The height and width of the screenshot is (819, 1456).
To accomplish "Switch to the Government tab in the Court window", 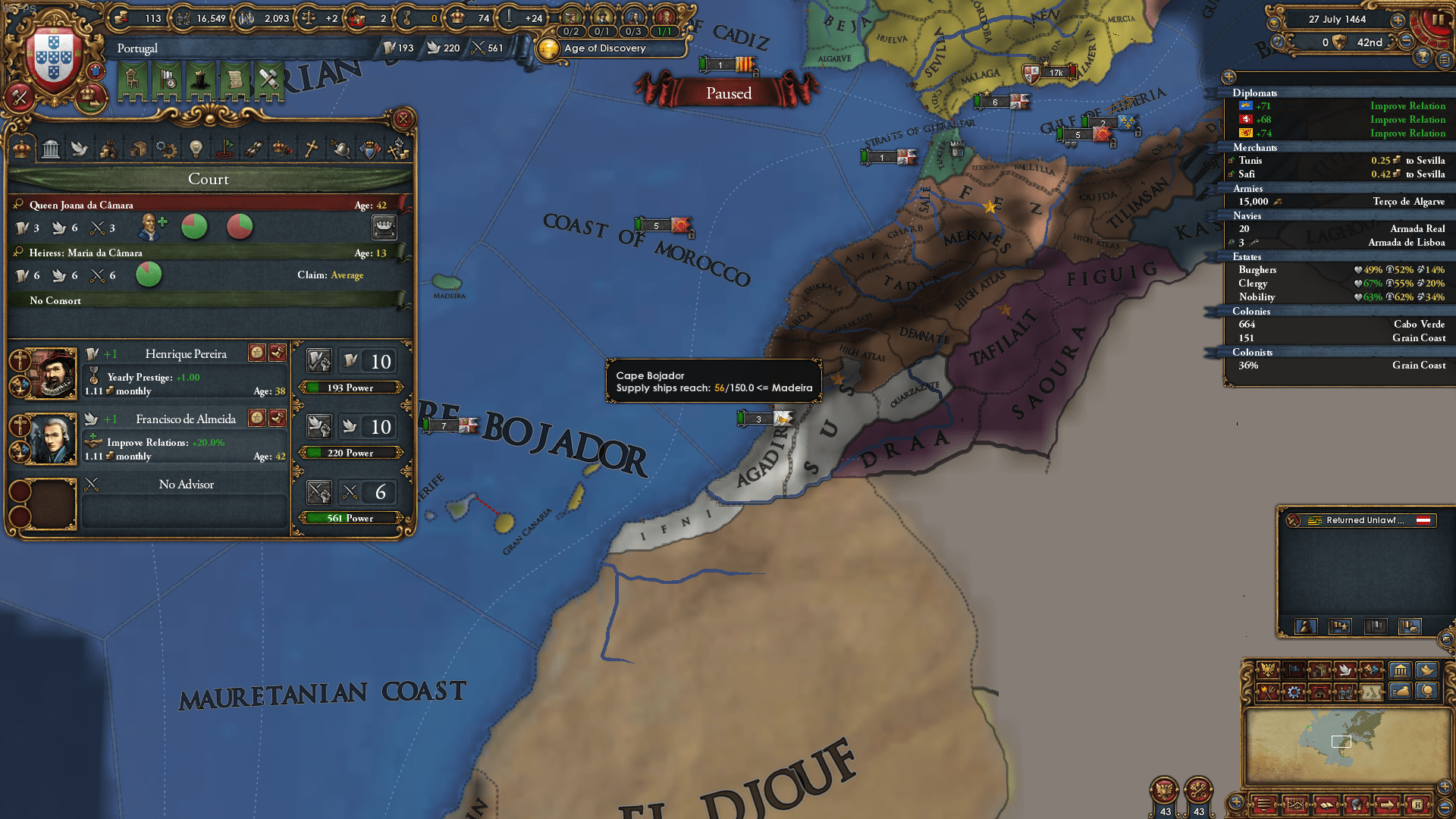I will pos(50,149).
